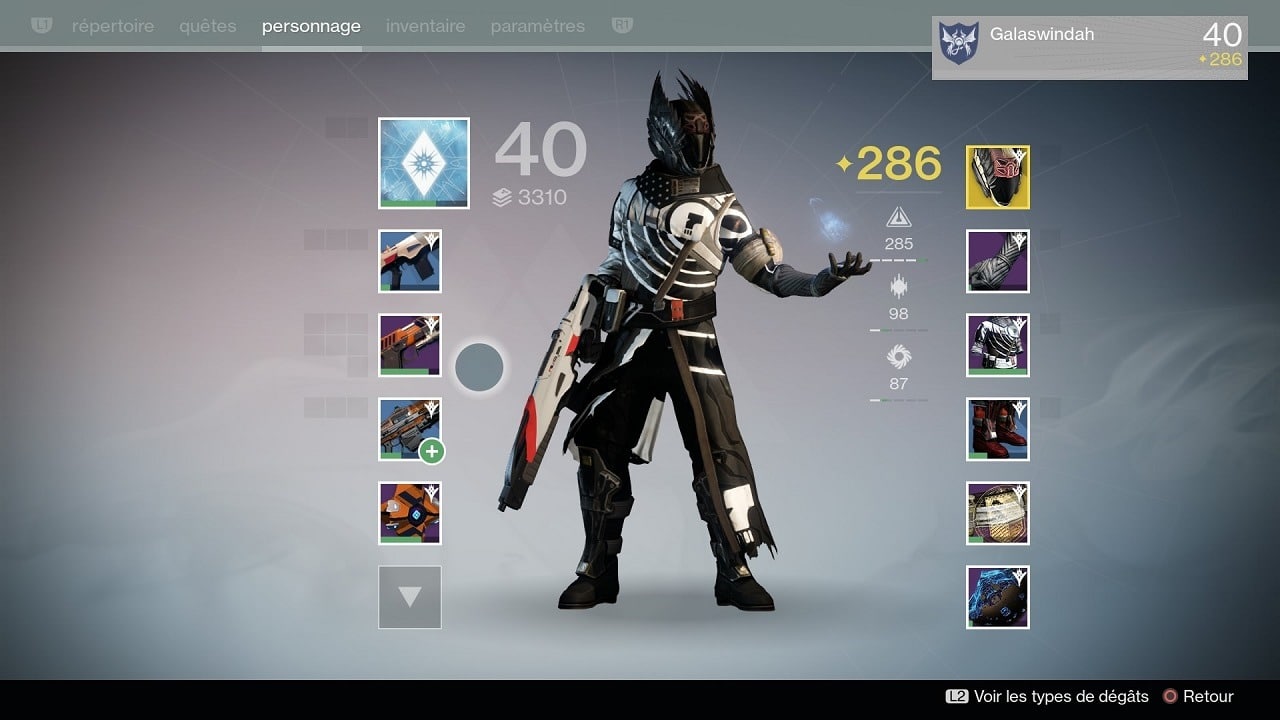Expand the down arrow slot

coord(410,597)
